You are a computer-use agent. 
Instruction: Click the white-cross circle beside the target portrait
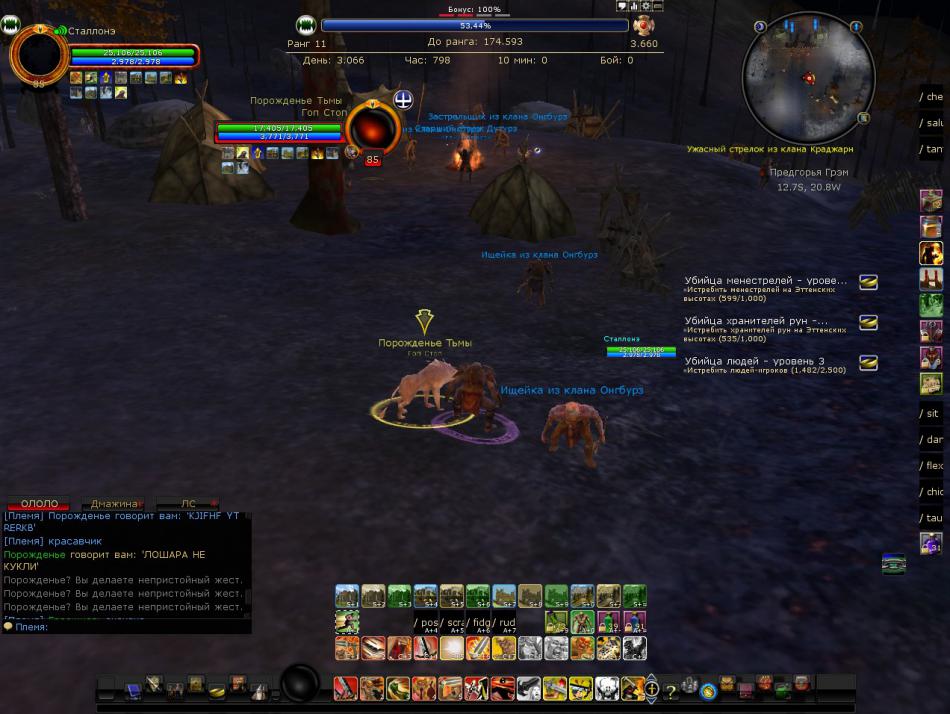pos(403,99)
